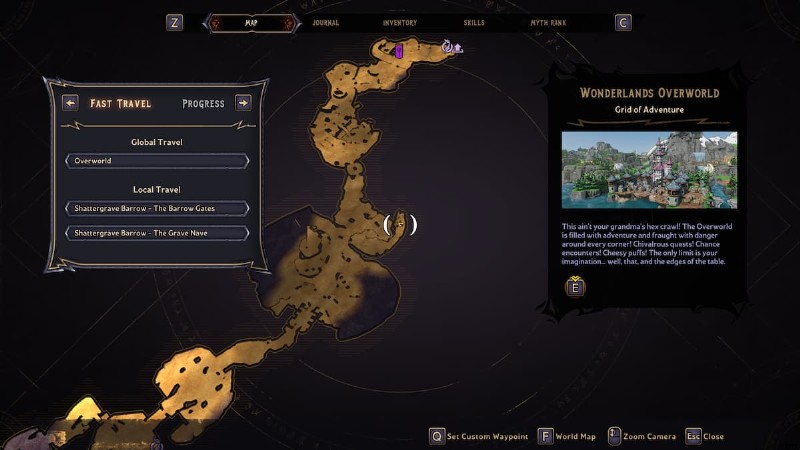Select the Map tab
The width and height of the screenshot is (800, 450).
tap(251, 22)
